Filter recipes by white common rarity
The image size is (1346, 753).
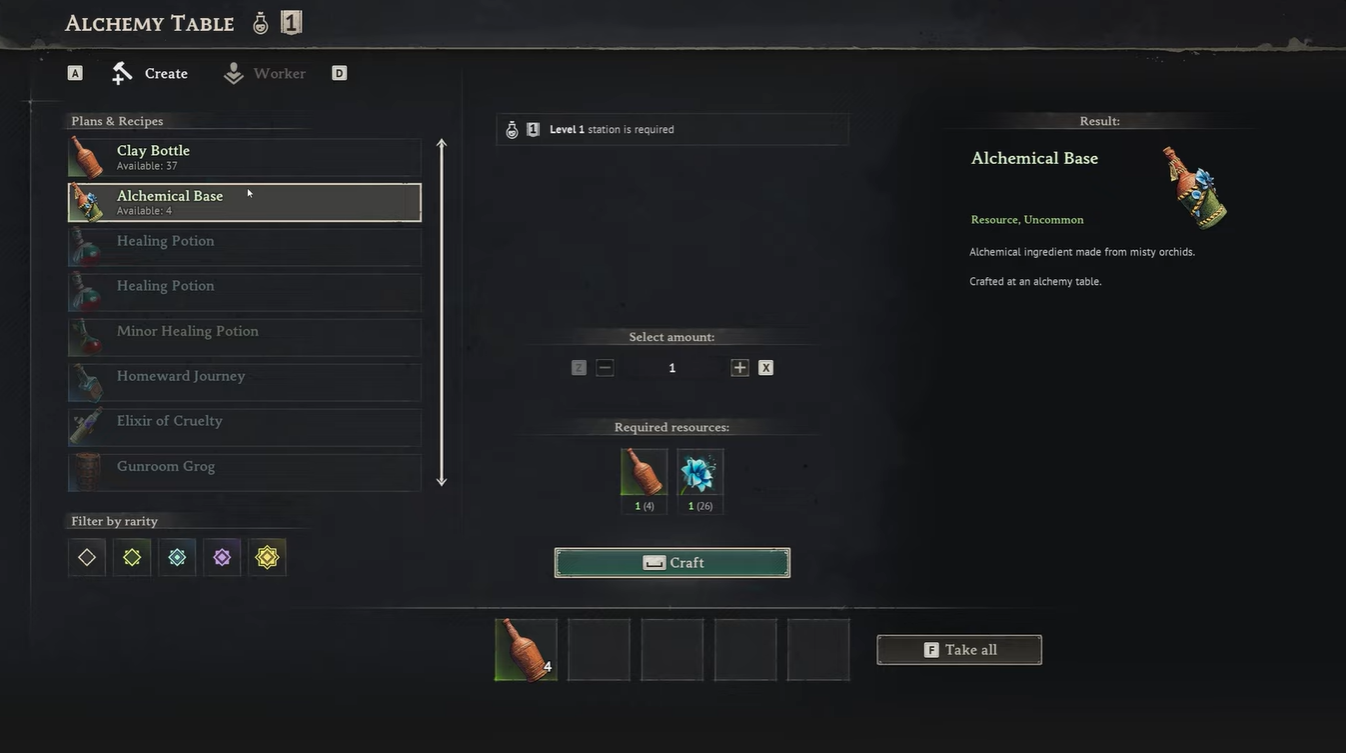click(87, 557)
